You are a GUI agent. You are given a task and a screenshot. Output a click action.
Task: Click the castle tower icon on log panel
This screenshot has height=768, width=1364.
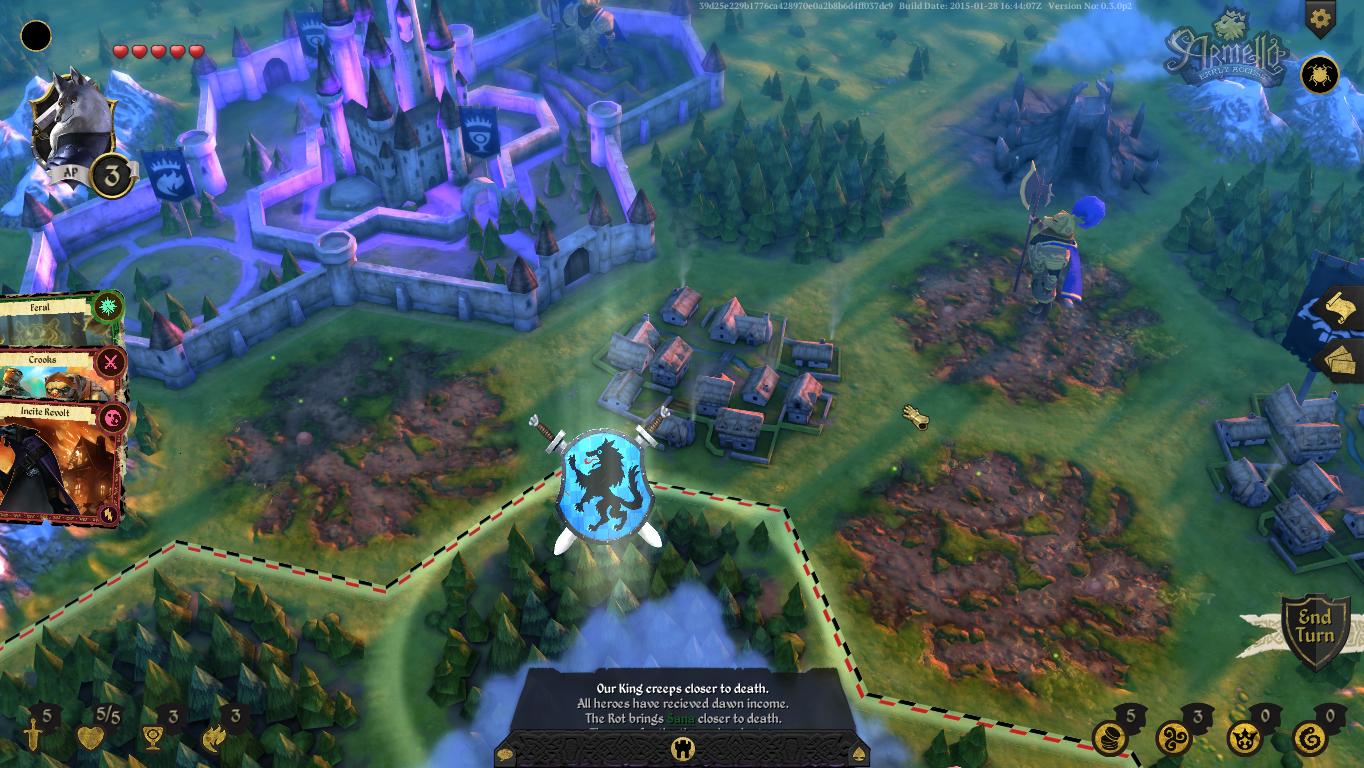point(684,747)
